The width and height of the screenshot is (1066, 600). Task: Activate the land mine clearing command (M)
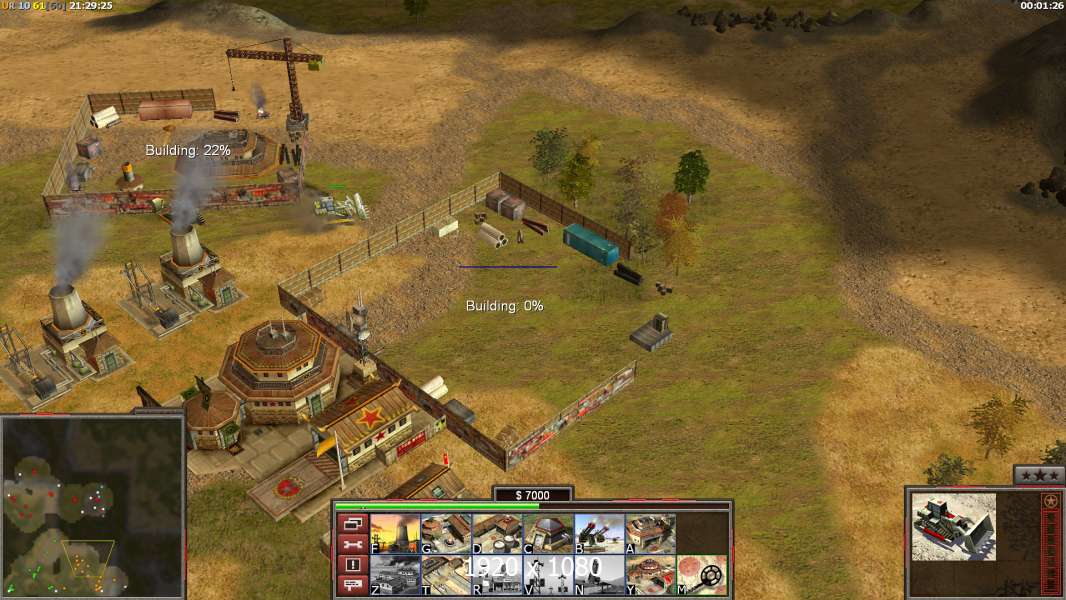[x=701, y=575]
